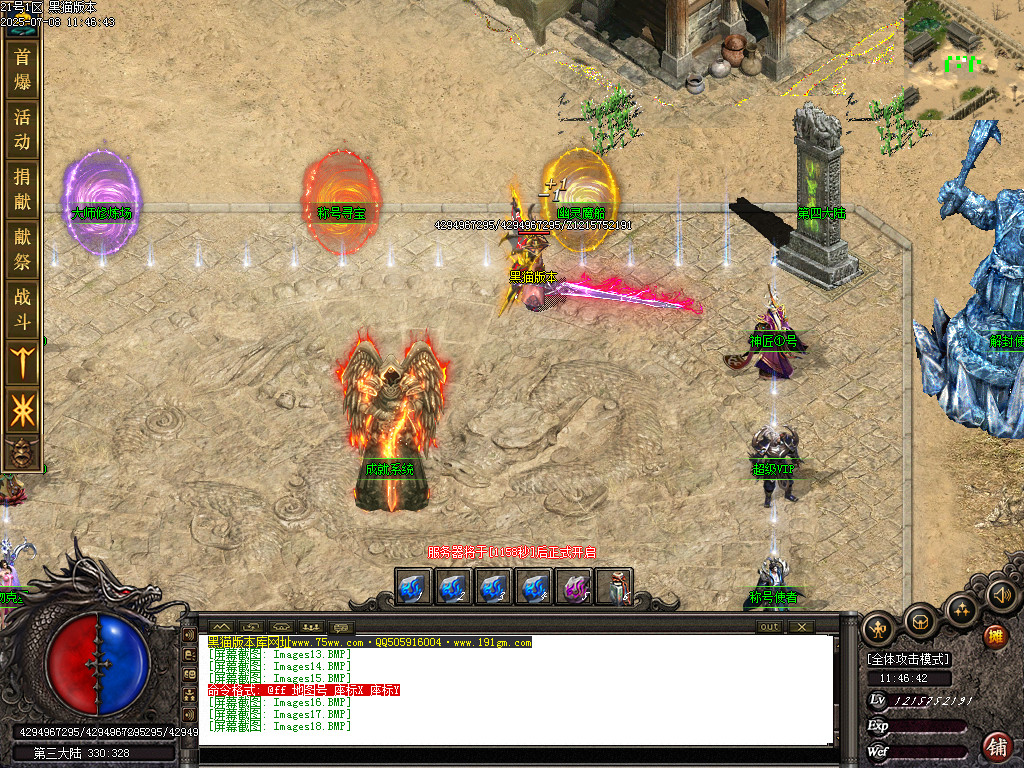Open the red 铺 shop button

point(997,746)
